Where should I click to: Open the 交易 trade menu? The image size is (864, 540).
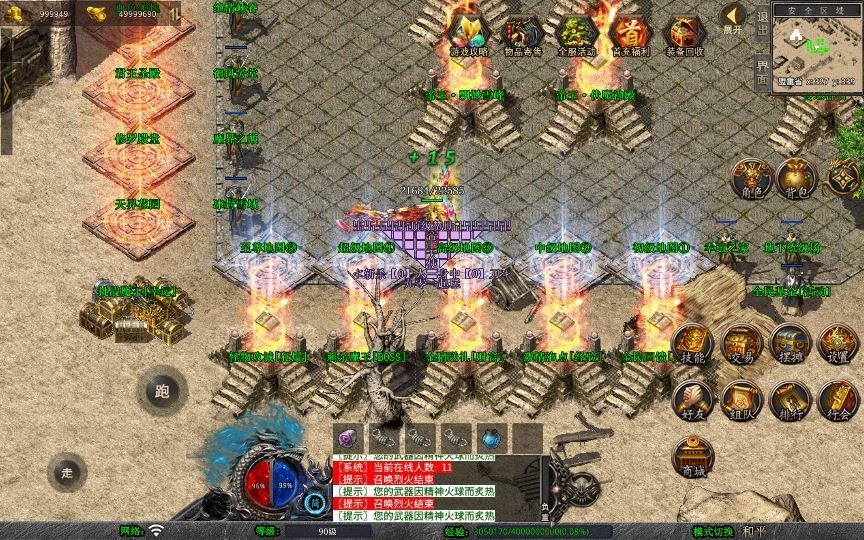click(x=741, y=344)
